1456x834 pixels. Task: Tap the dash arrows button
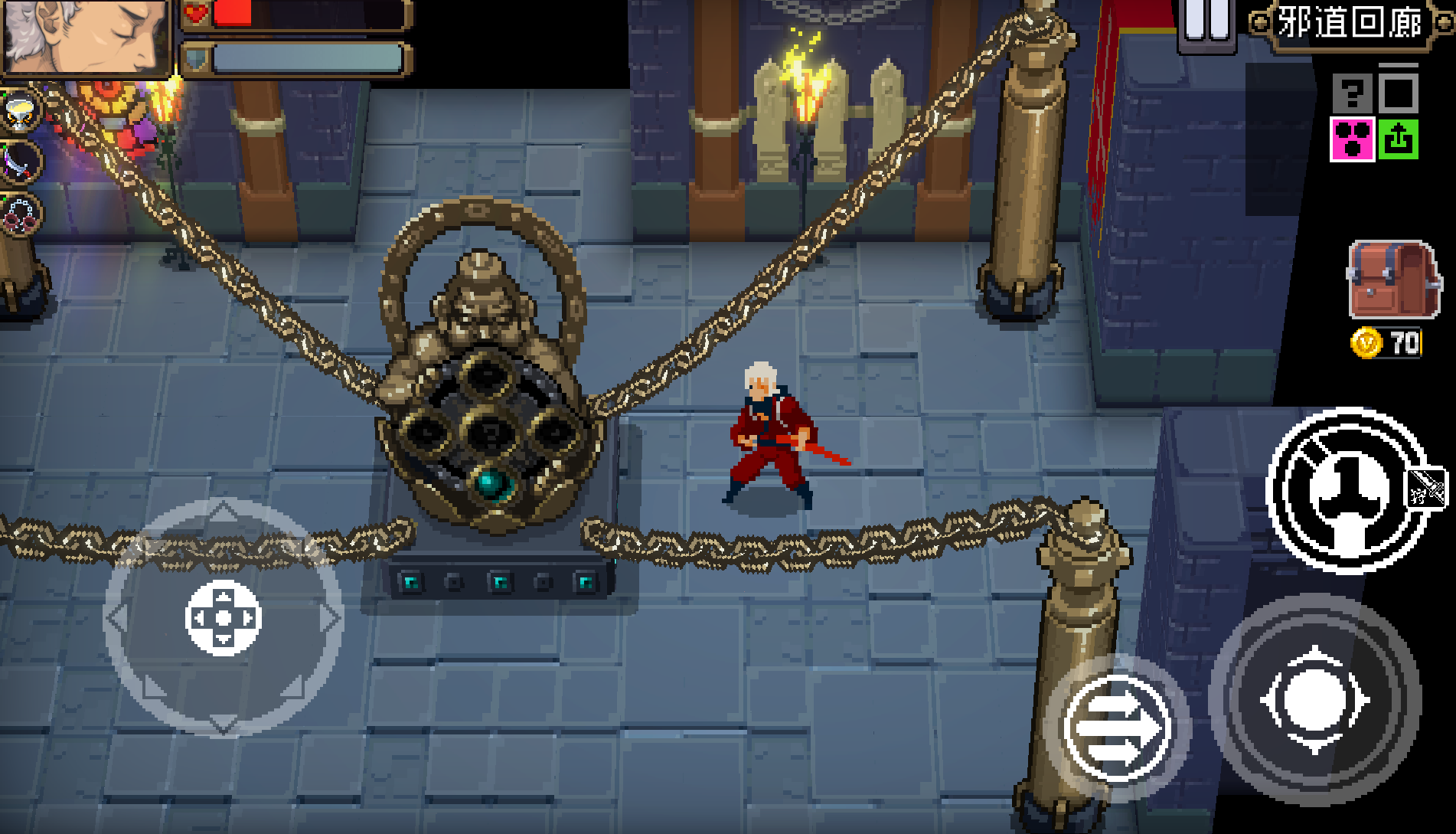[1116, 728]
